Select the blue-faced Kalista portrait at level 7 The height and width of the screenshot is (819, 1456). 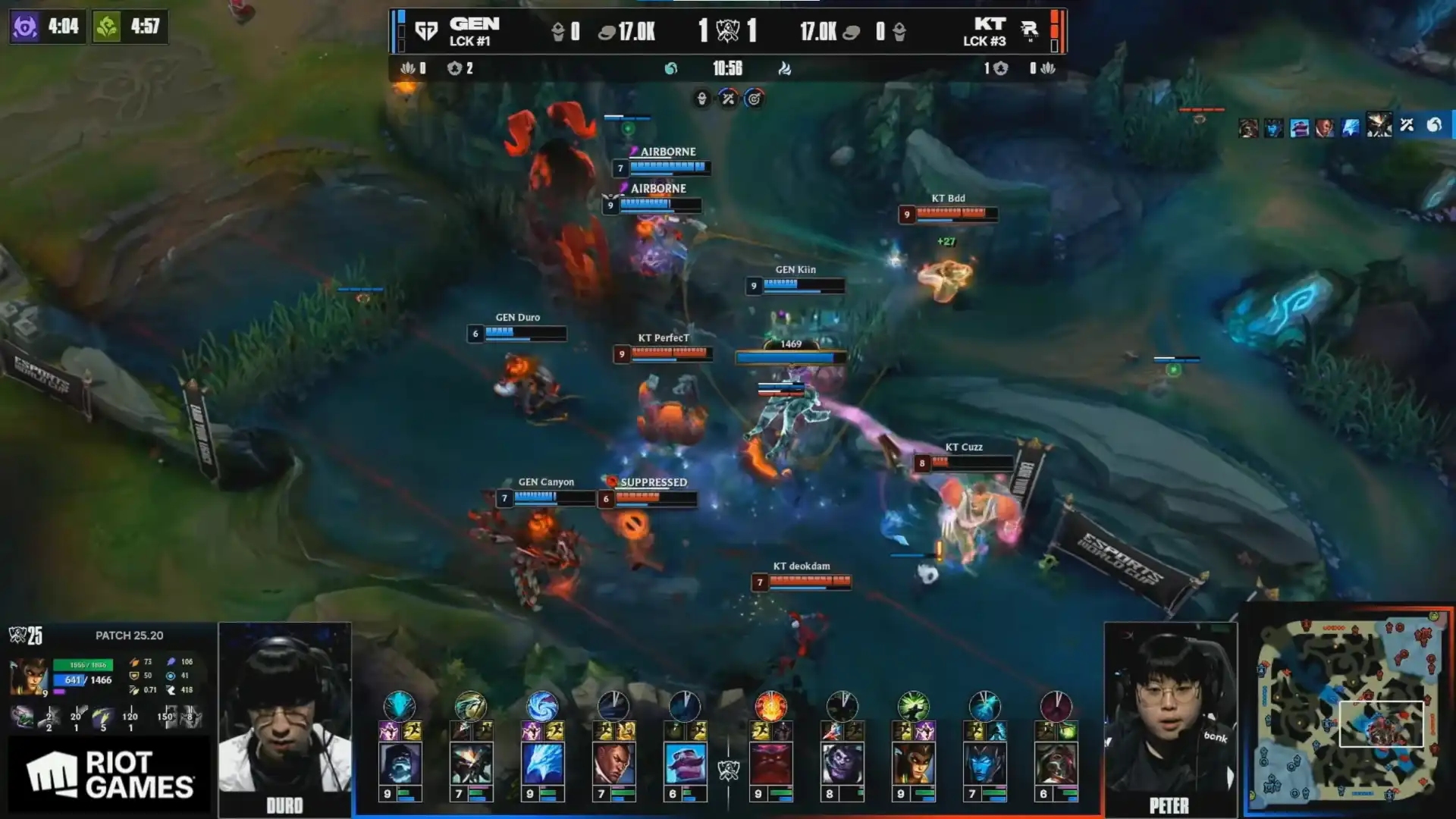(x=984, y=763)
